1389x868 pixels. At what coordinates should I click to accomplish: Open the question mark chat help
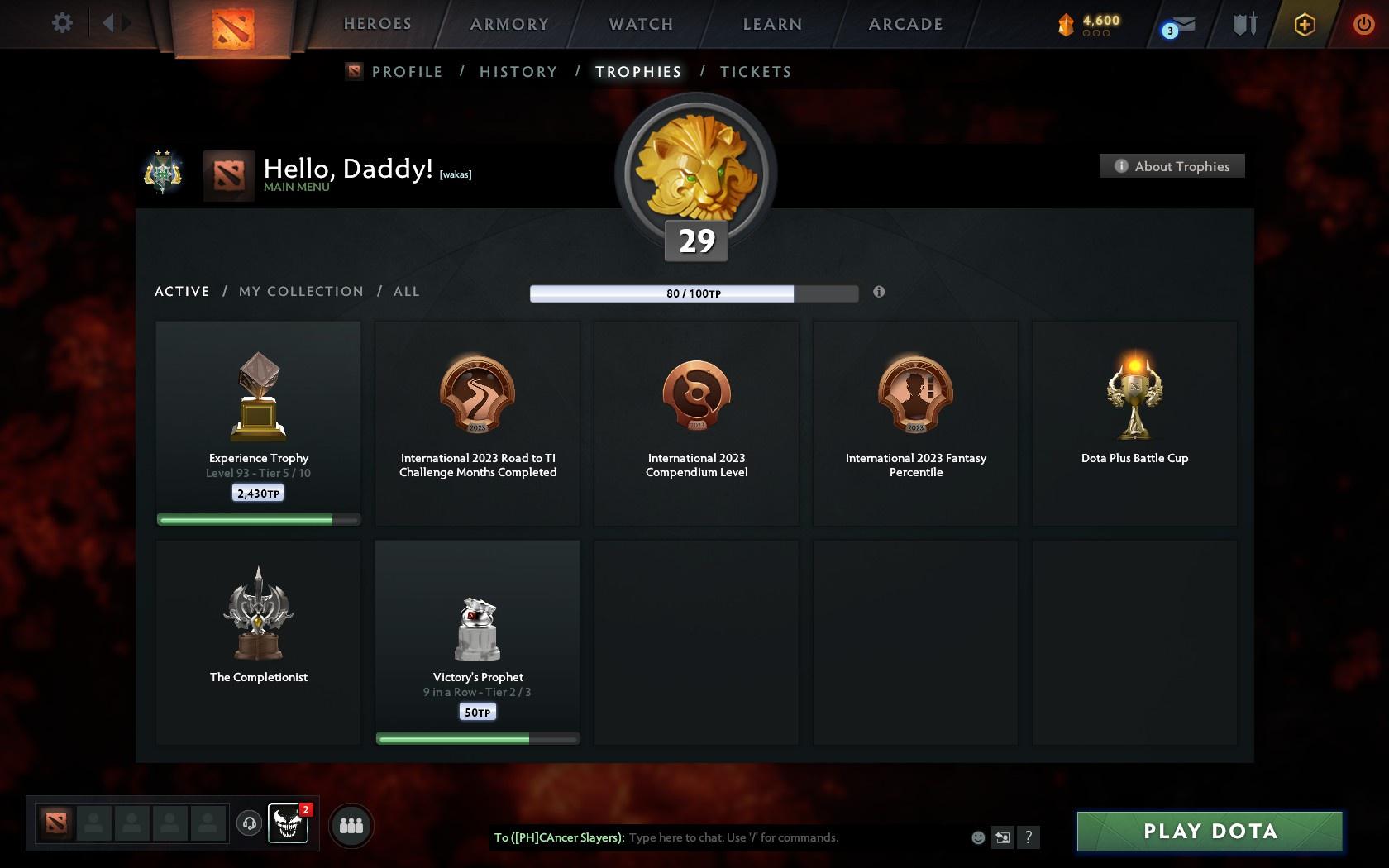[1028, 837]
